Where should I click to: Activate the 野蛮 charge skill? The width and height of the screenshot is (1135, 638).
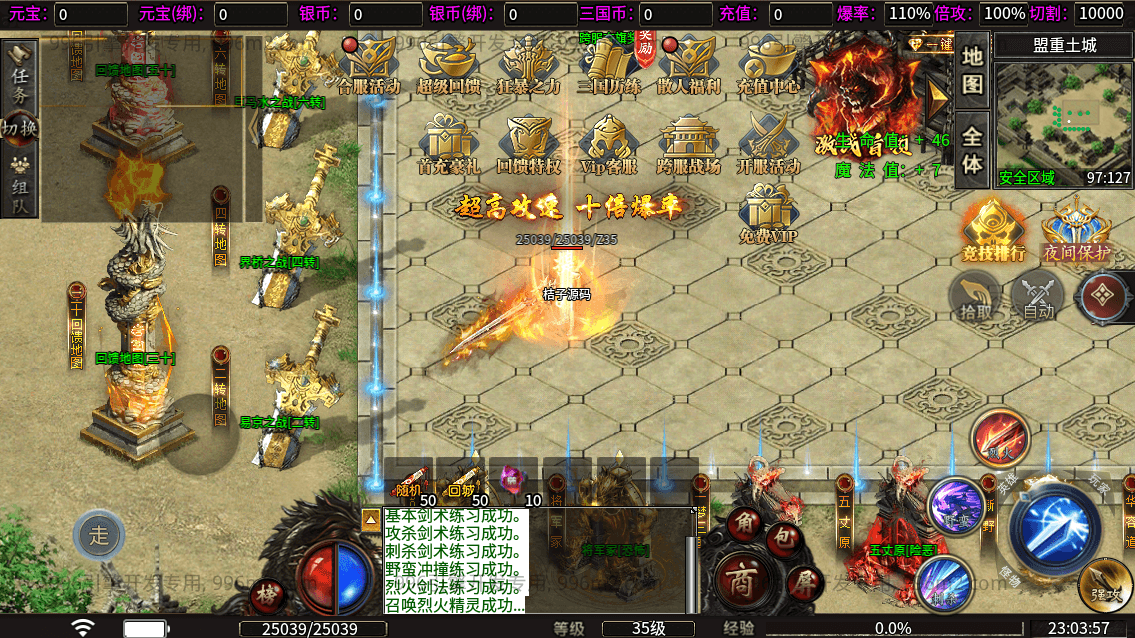pos(955,505)
